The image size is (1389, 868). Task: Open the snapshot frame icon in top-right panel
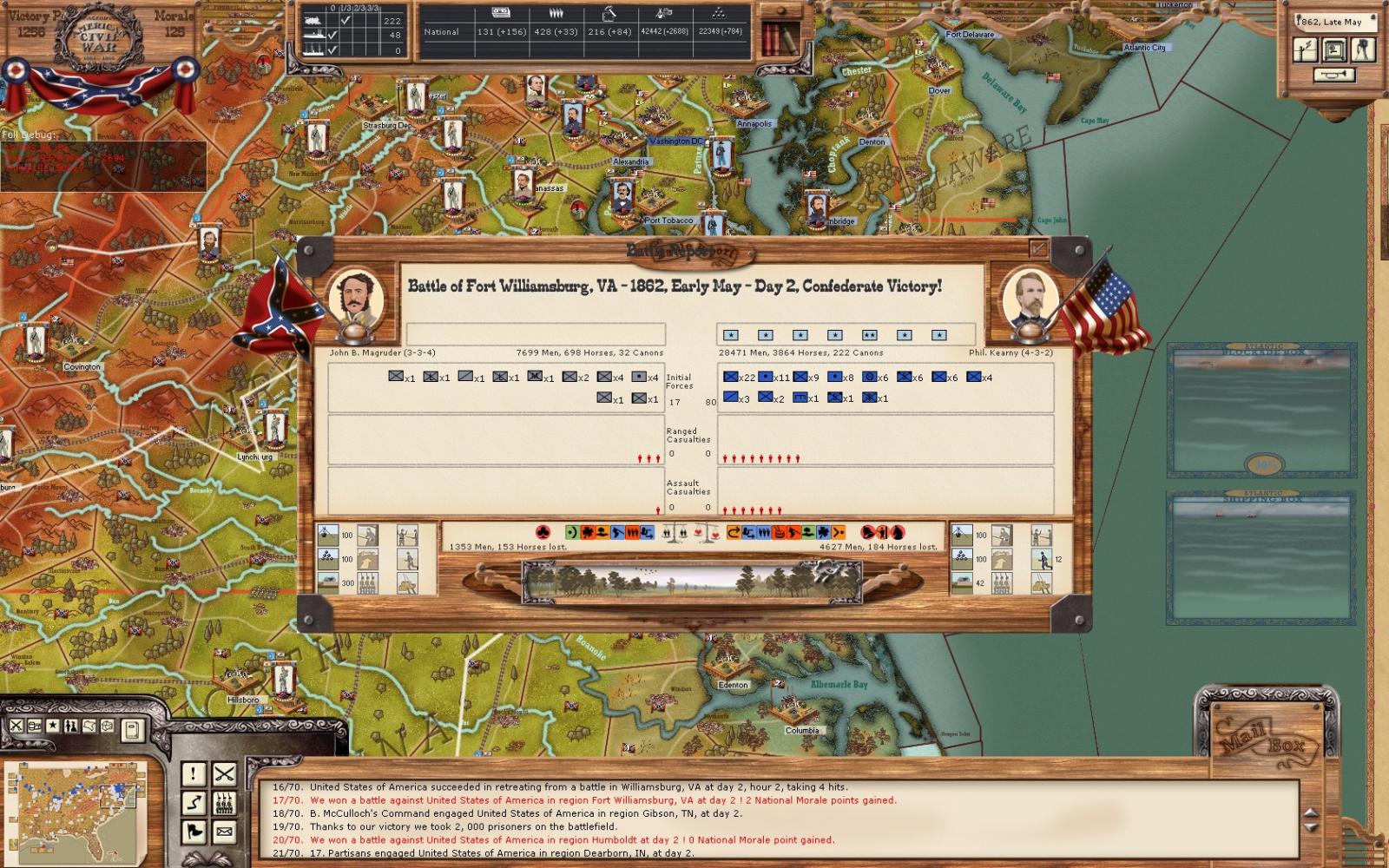click(x=1334, y=50)
